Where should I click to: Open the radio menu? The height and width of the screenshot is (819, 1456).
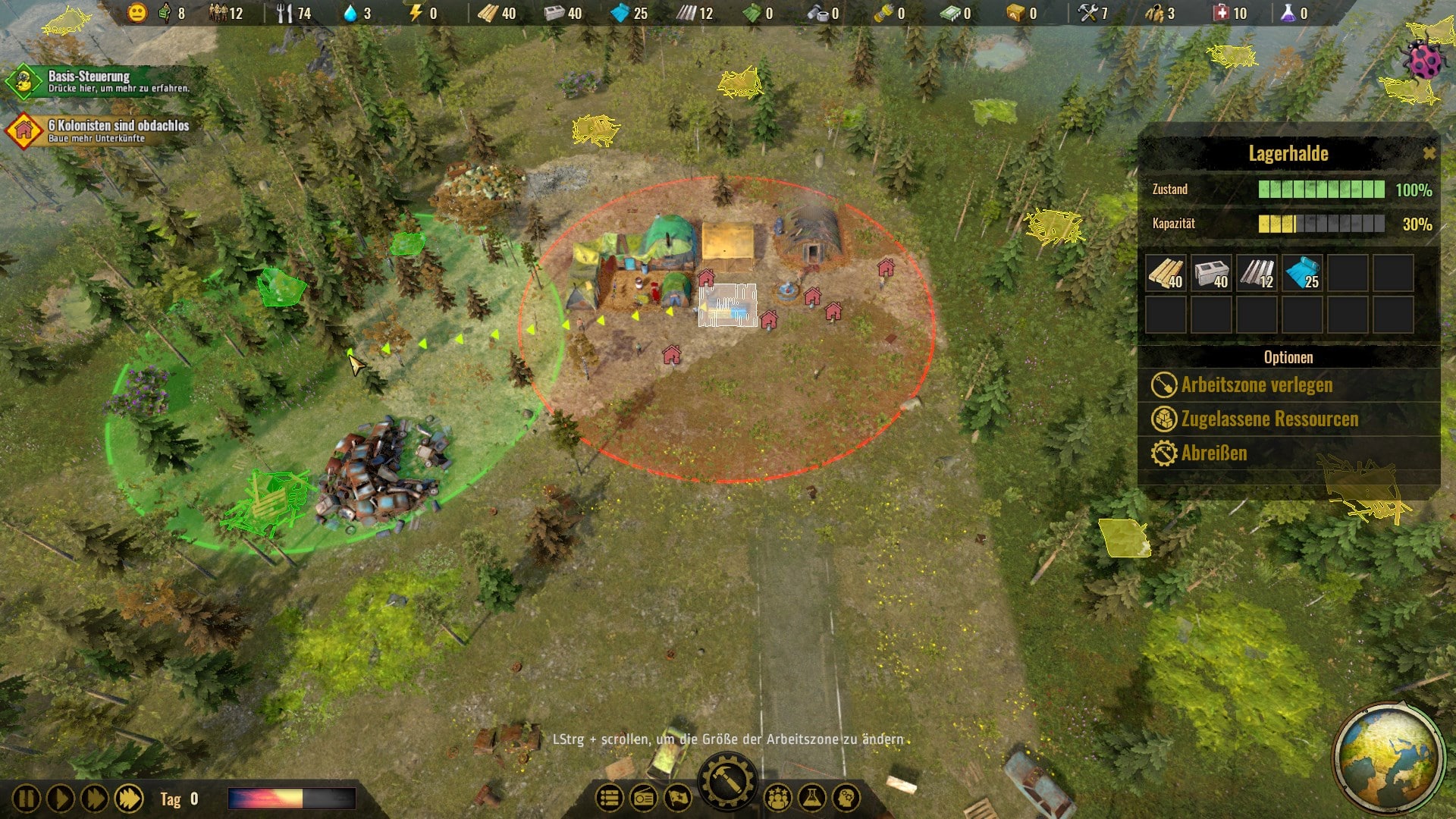[644, 798]
